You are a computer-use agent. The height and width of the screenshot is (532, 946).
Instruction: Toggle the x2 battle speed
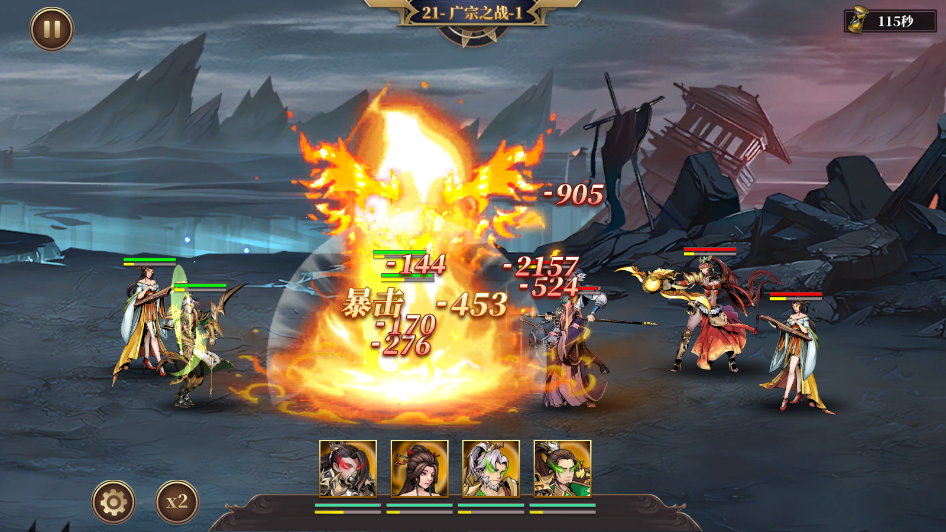177,501
